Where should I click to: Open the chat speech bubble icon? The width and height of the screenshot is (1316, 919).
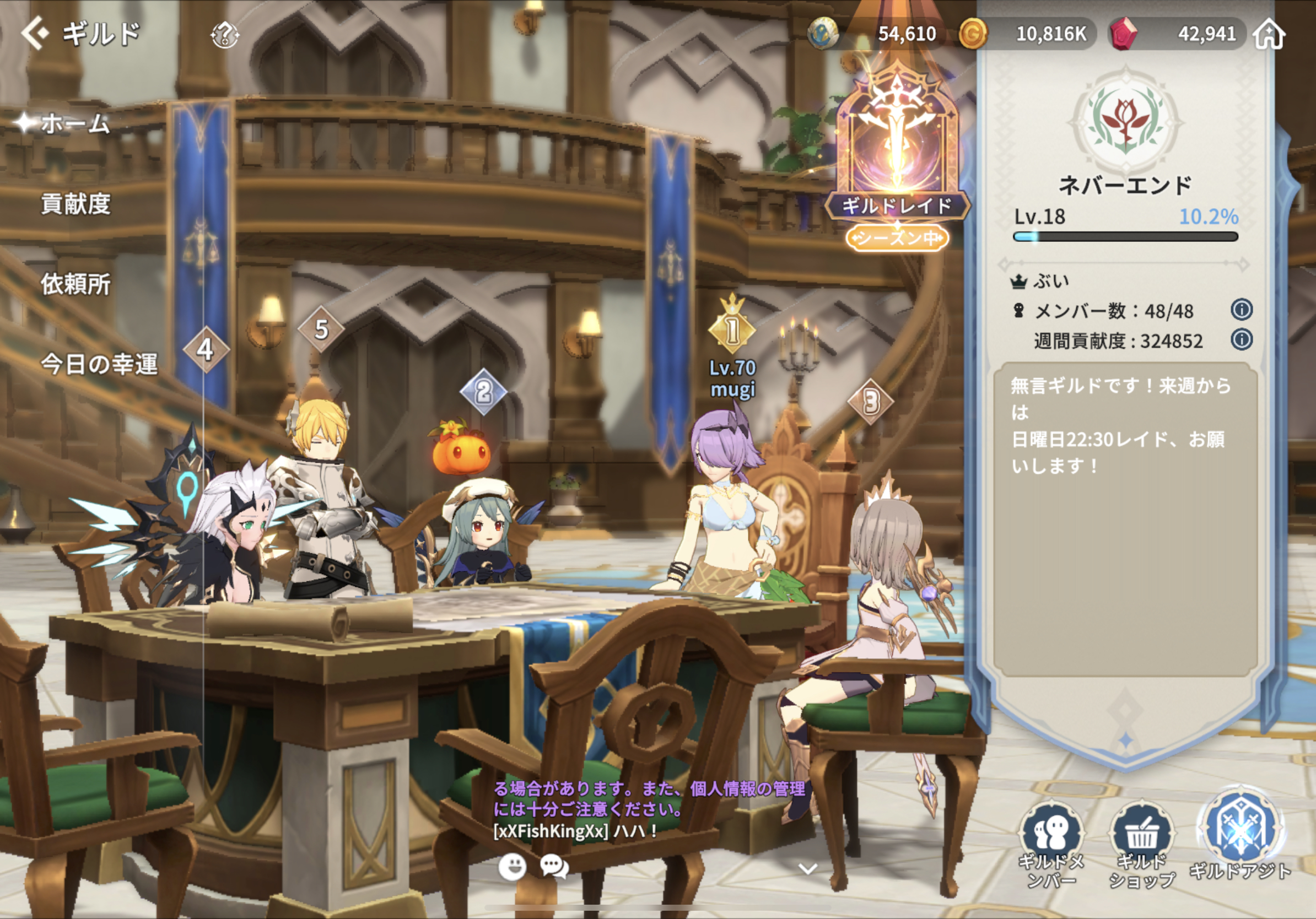pos(554,867)
